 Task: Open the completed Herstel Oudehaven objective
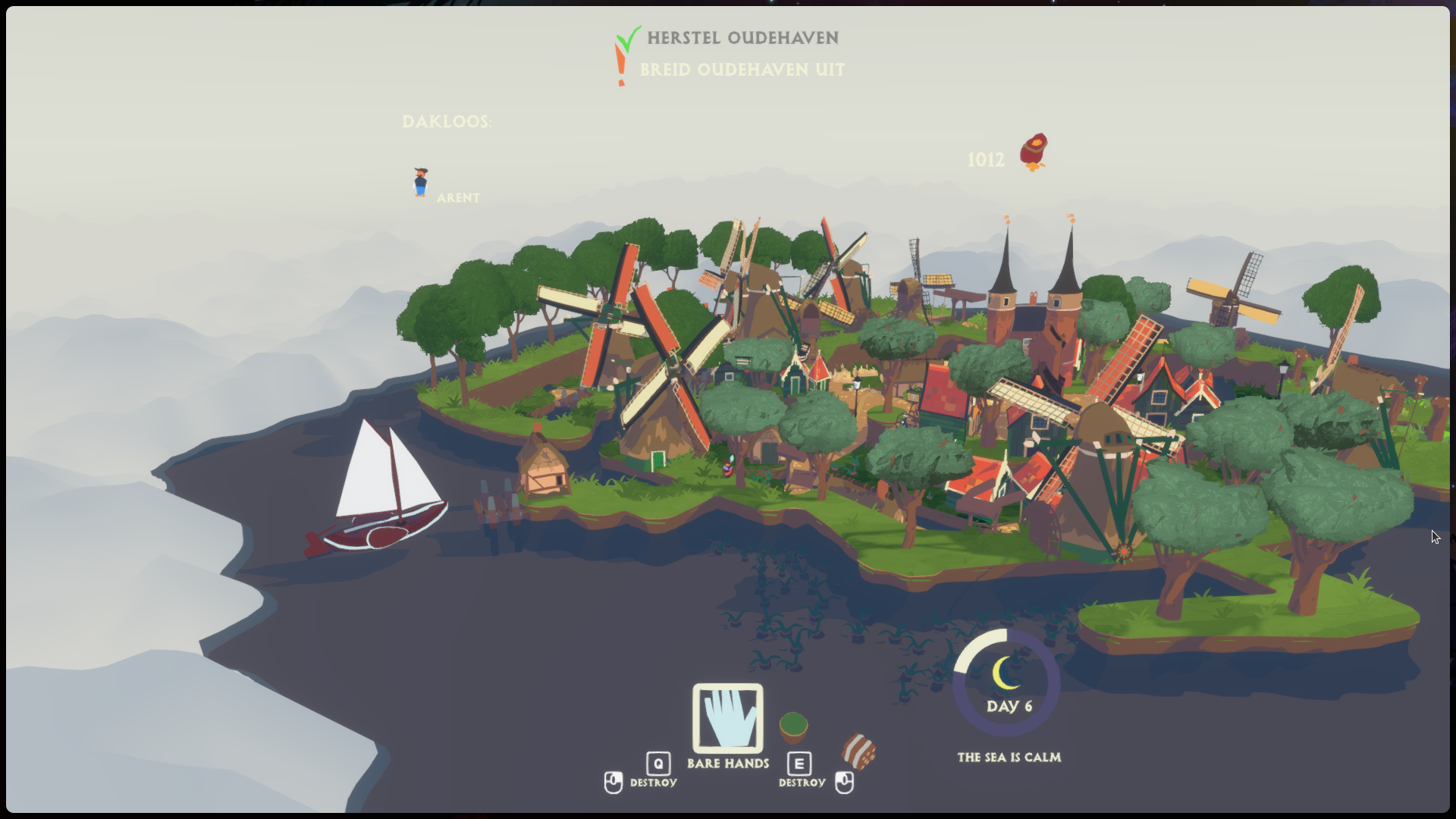(742, 38)
